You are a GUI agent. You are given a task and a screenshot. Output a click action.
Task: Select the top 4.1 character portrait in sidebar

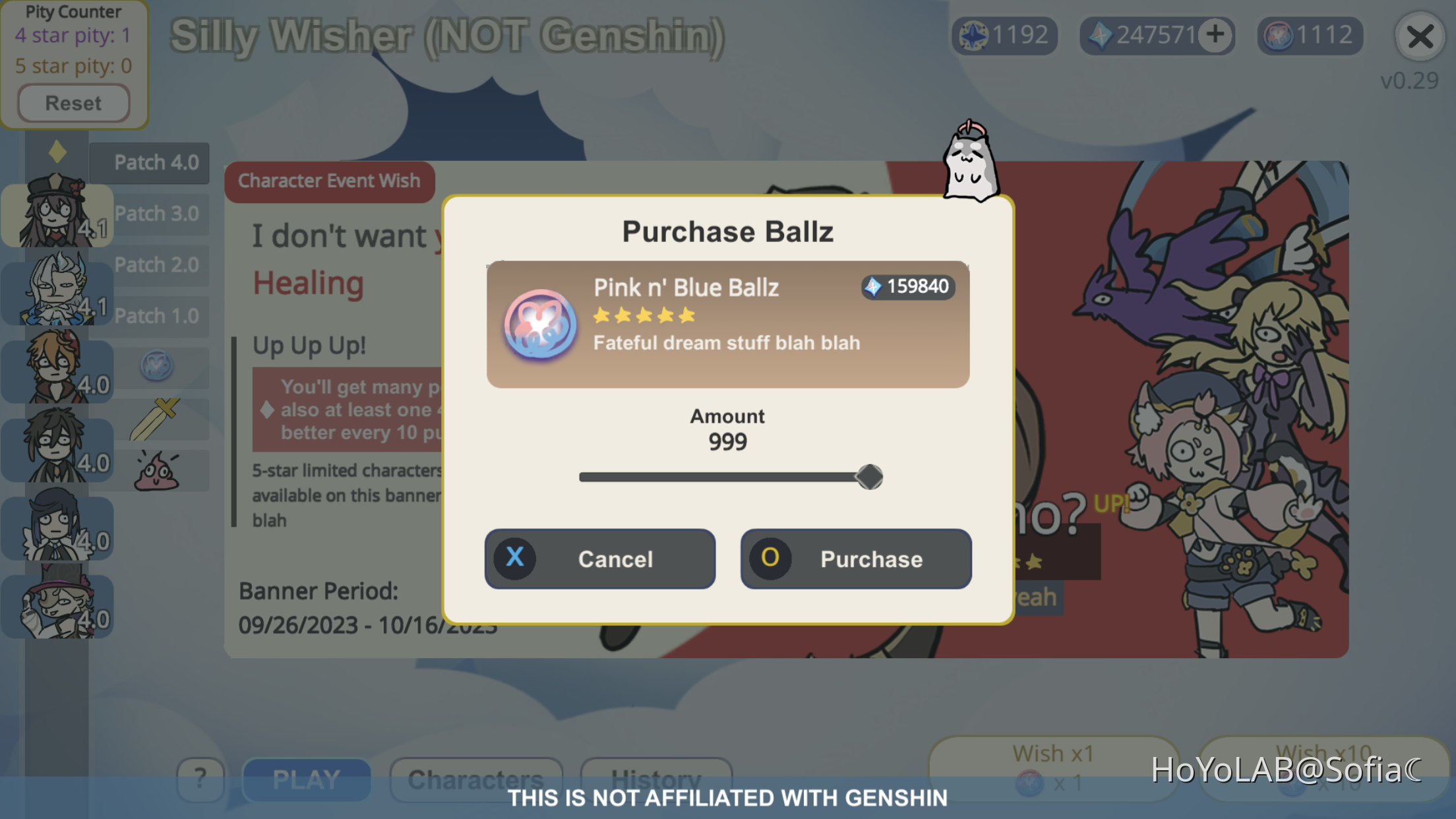tap(56, 211)
